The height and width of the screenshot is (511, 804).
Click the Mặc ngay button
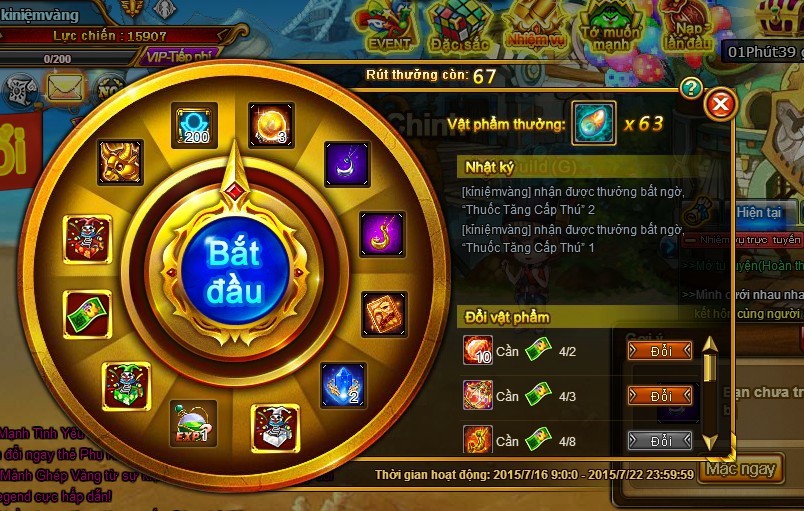[740, 469]
